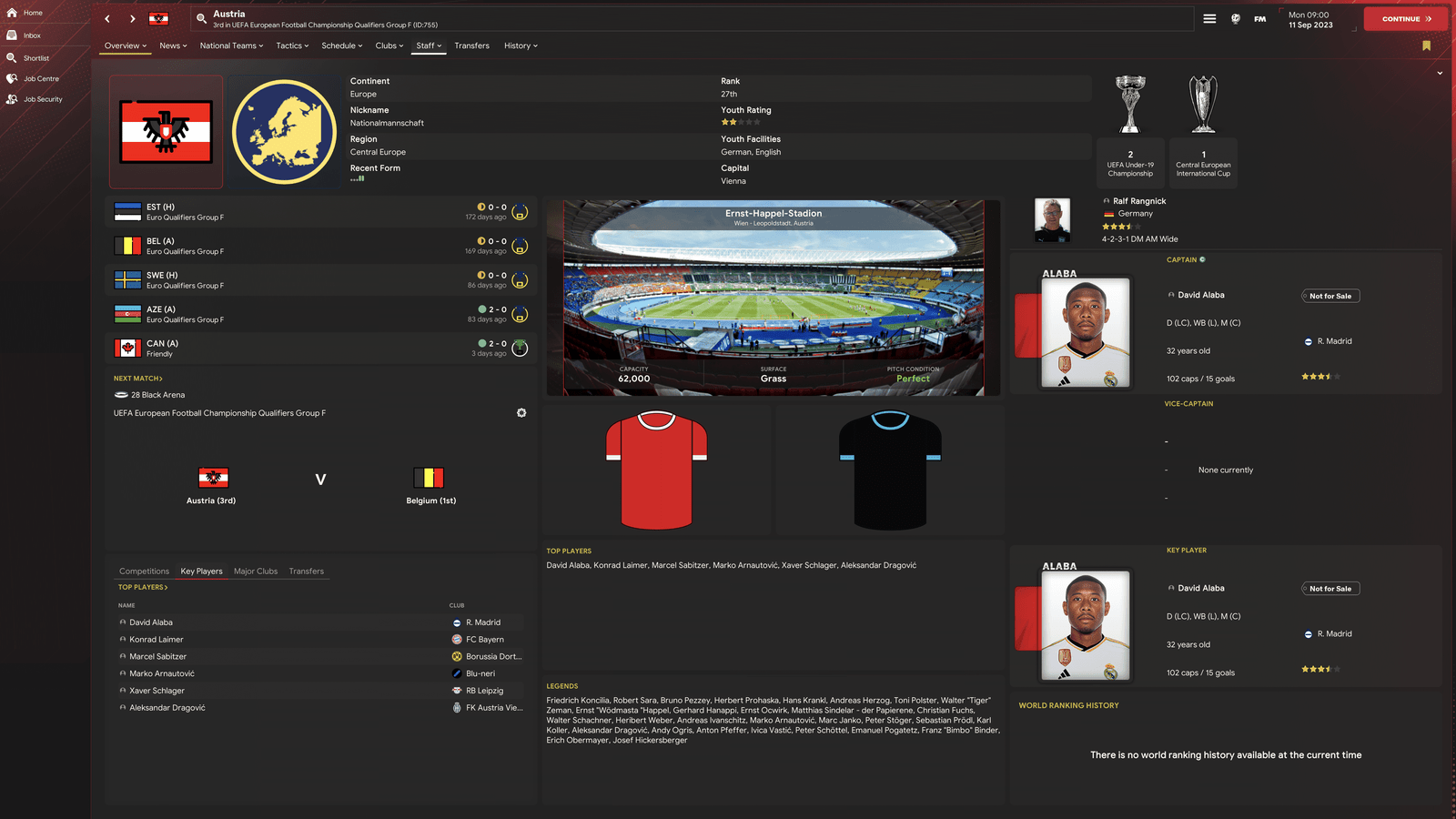Viewport: 1456px width, 819px height.
Task: Show the Major Clubs tab
Action: pyautogui.click(x=256, y=571)
